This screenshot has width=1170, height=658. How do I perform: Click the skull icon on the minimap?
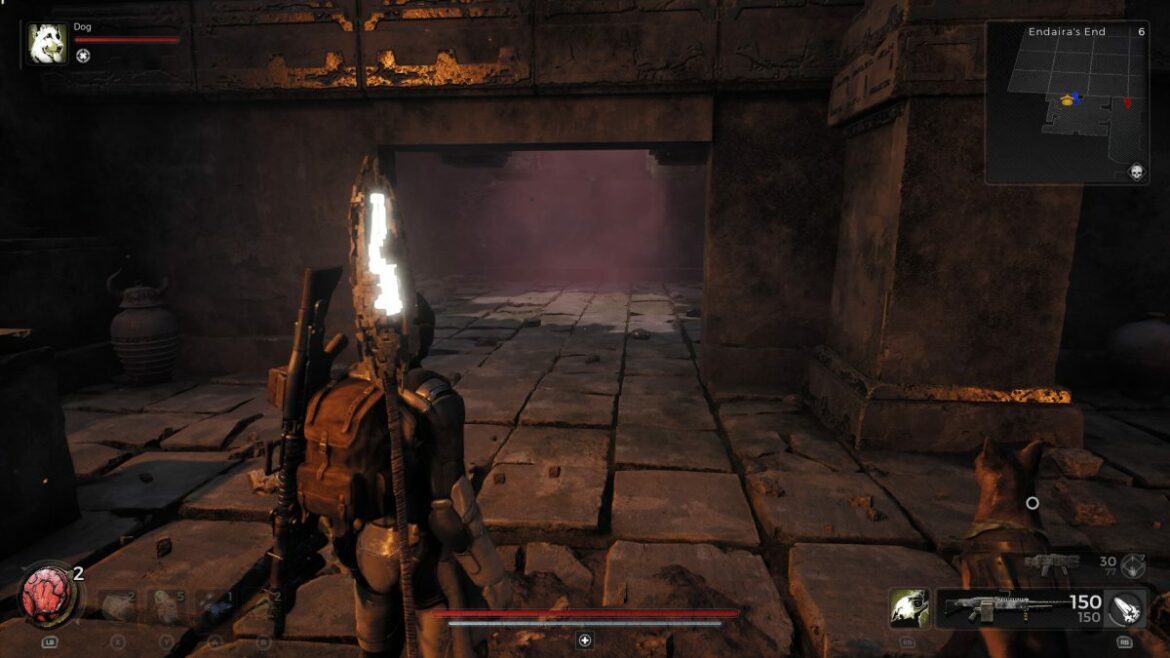click(1136, 172)
